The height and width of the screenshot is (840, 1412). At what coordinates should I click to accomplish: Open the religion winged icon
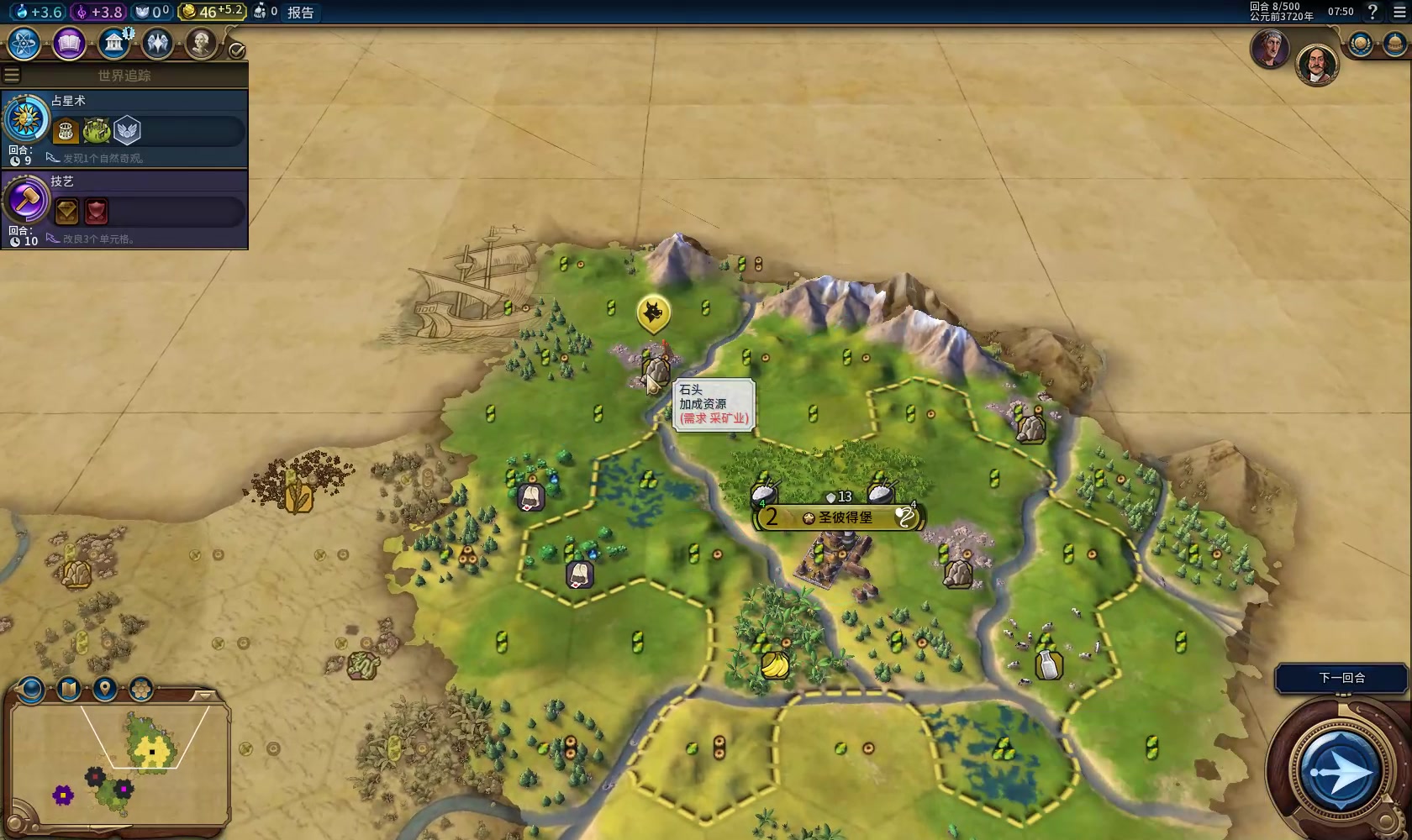click(157, 44)
